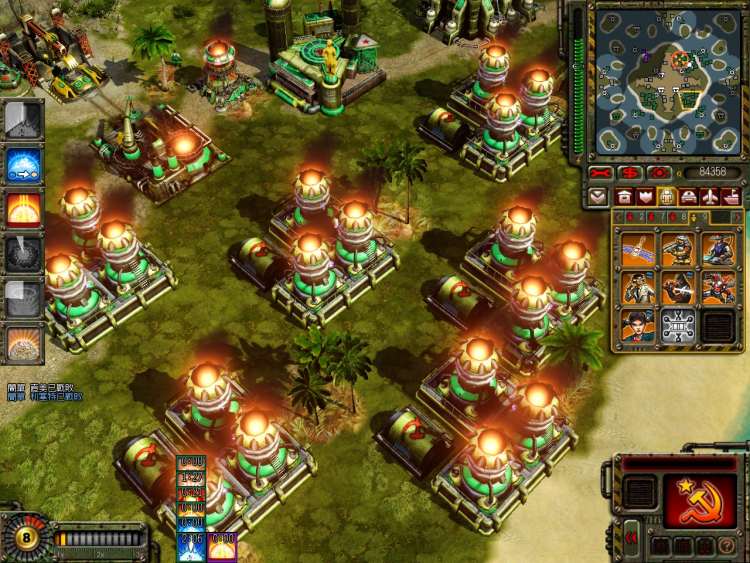Activate the blue swap support power

click(22, 165)
